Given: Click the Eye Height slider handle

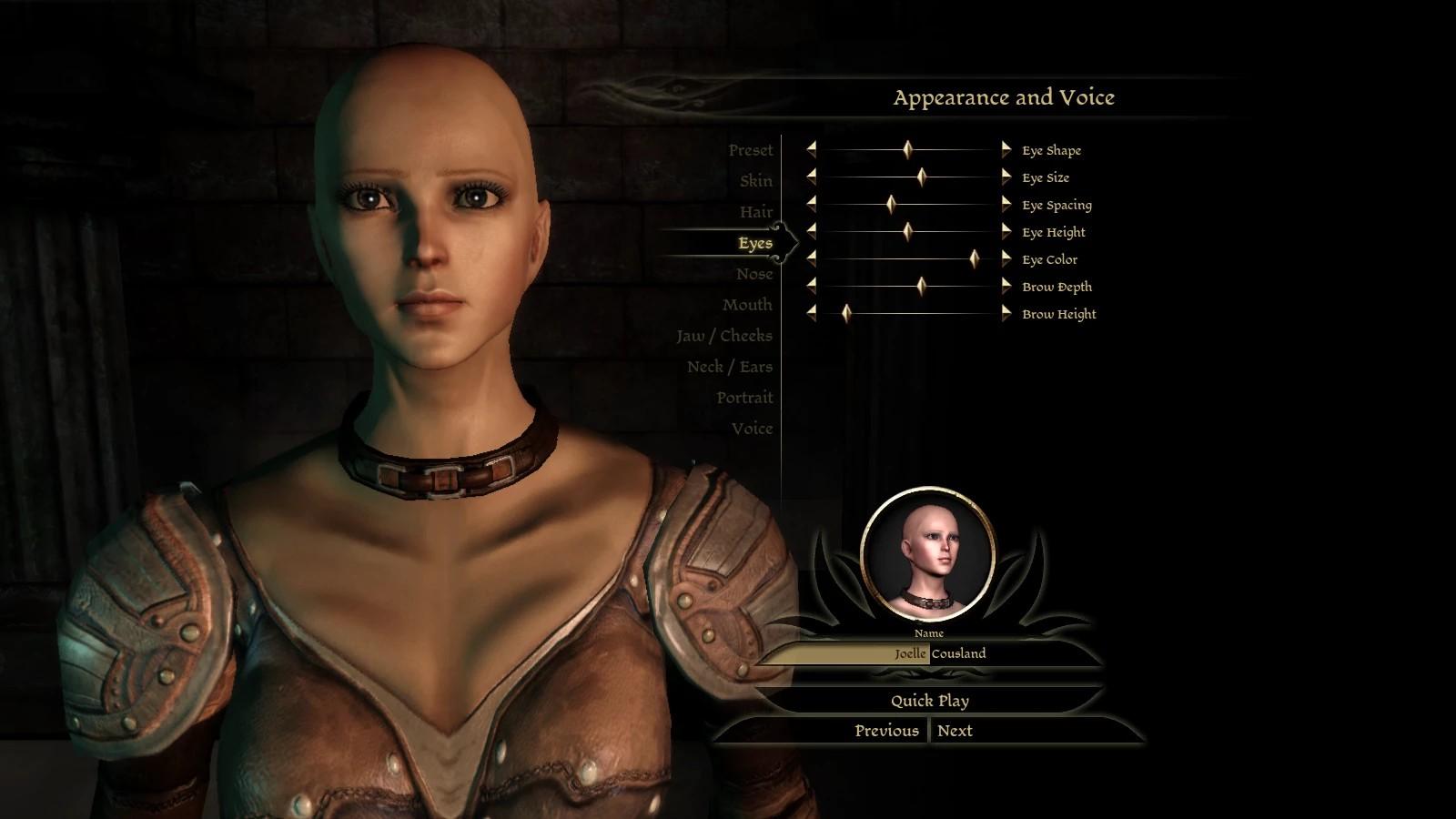Looking at the screenshot, I should tap(907, 231).
